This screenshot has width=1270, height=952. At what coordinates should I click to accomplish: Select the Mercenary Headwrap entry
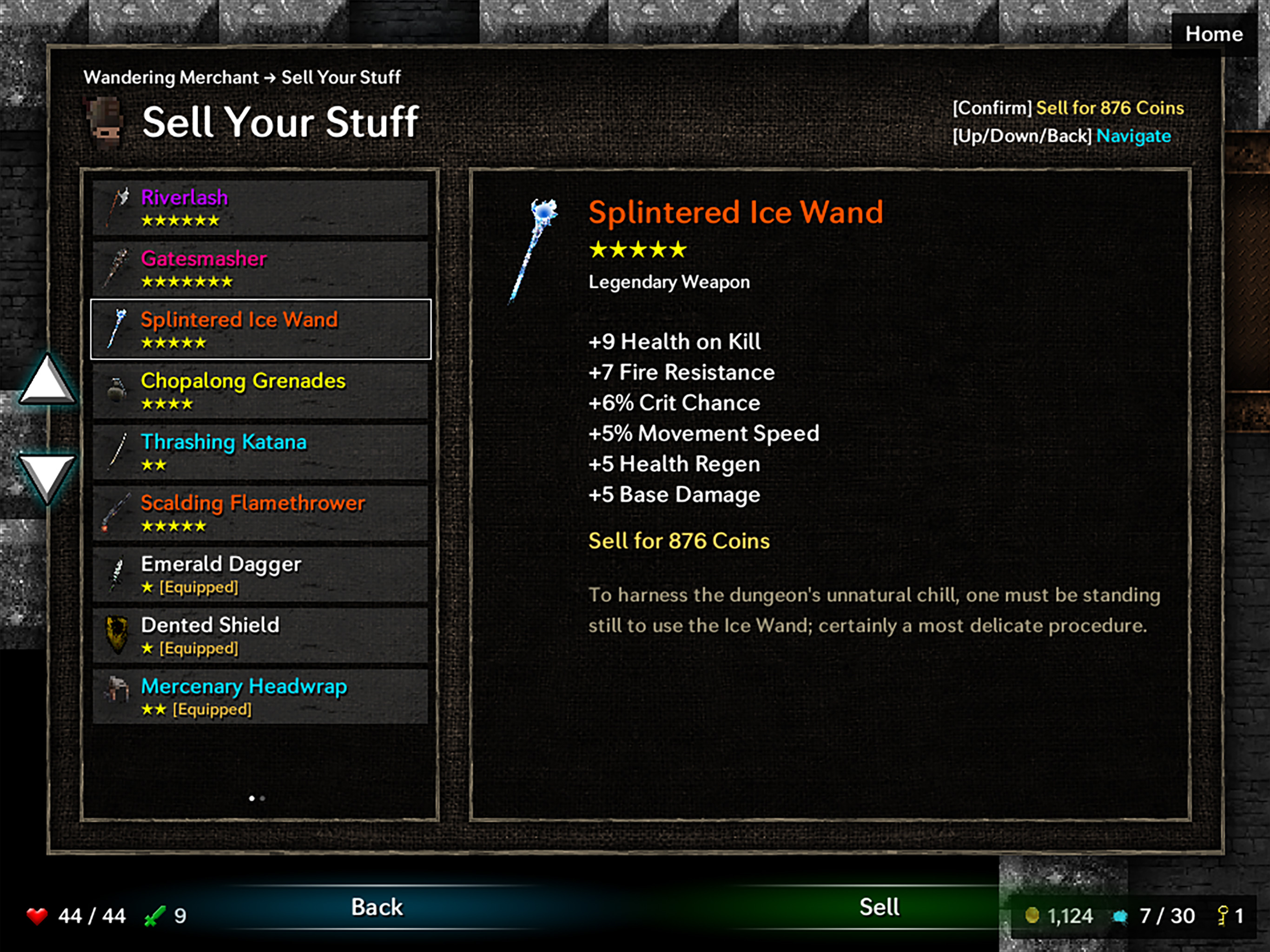pyautogui.click(x=260, y=696)
